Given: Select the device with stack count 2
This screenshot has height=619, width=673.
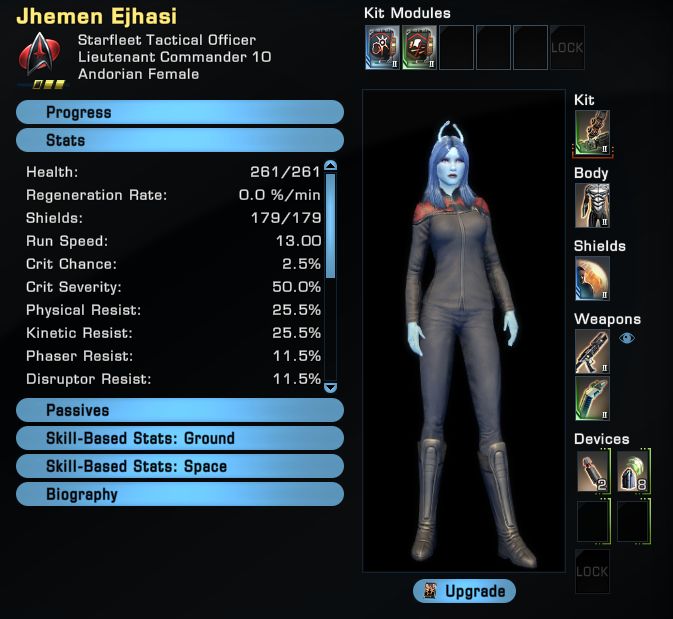Looking at the screenshot, I should point(593,472).
